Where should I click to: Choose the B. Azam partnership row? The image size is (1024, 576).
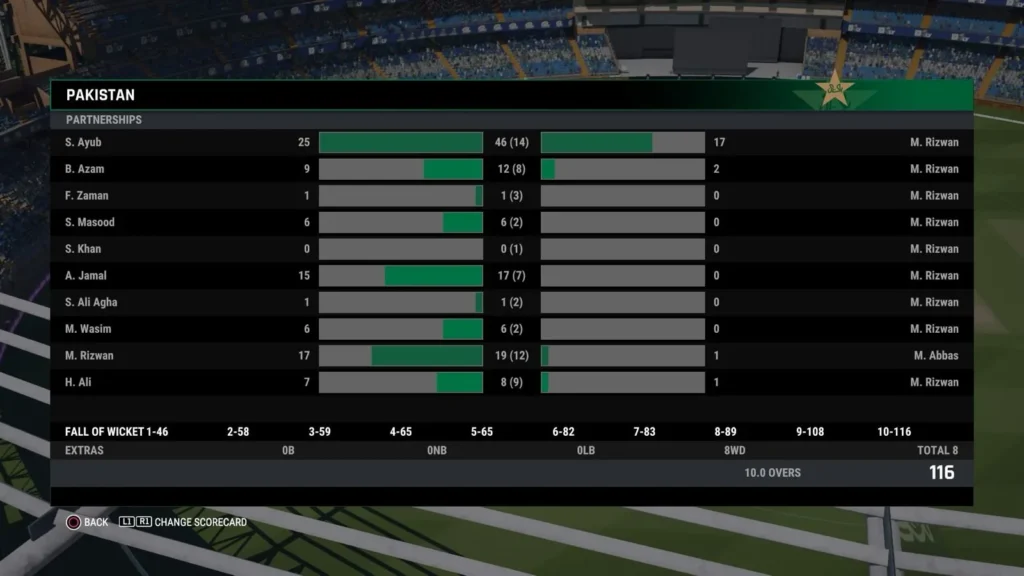coord(511,170)
